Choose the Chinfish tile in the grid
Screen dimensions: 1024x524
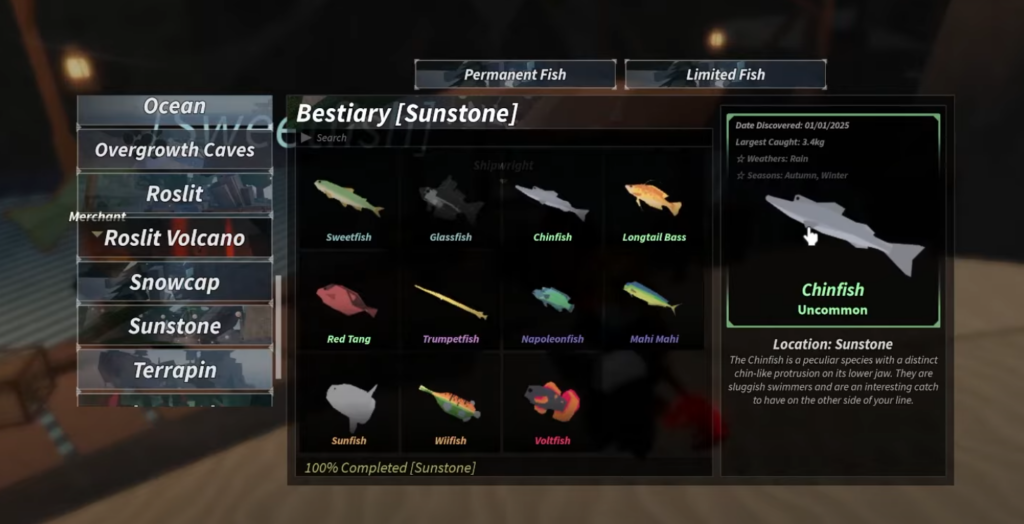(552, 206)
